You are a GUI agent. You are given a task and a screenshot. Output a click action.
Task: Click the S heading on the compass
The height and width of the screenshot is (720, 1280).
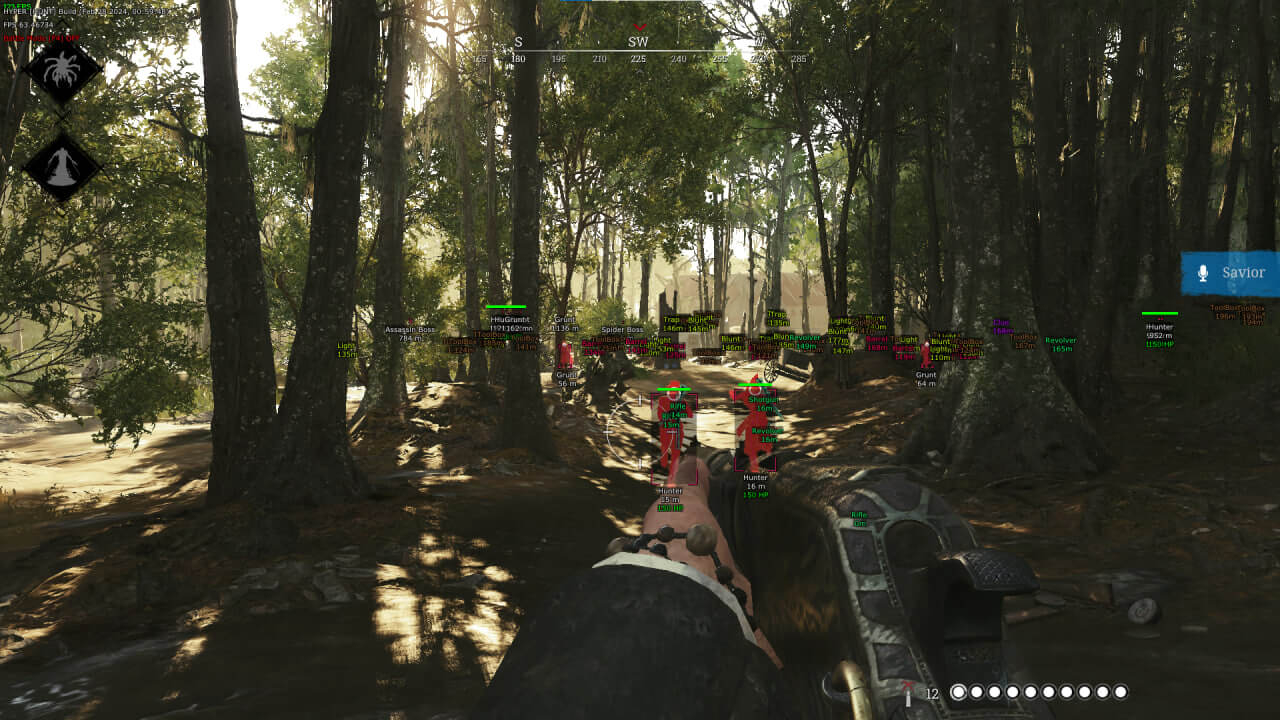click(x=518, y=44)
